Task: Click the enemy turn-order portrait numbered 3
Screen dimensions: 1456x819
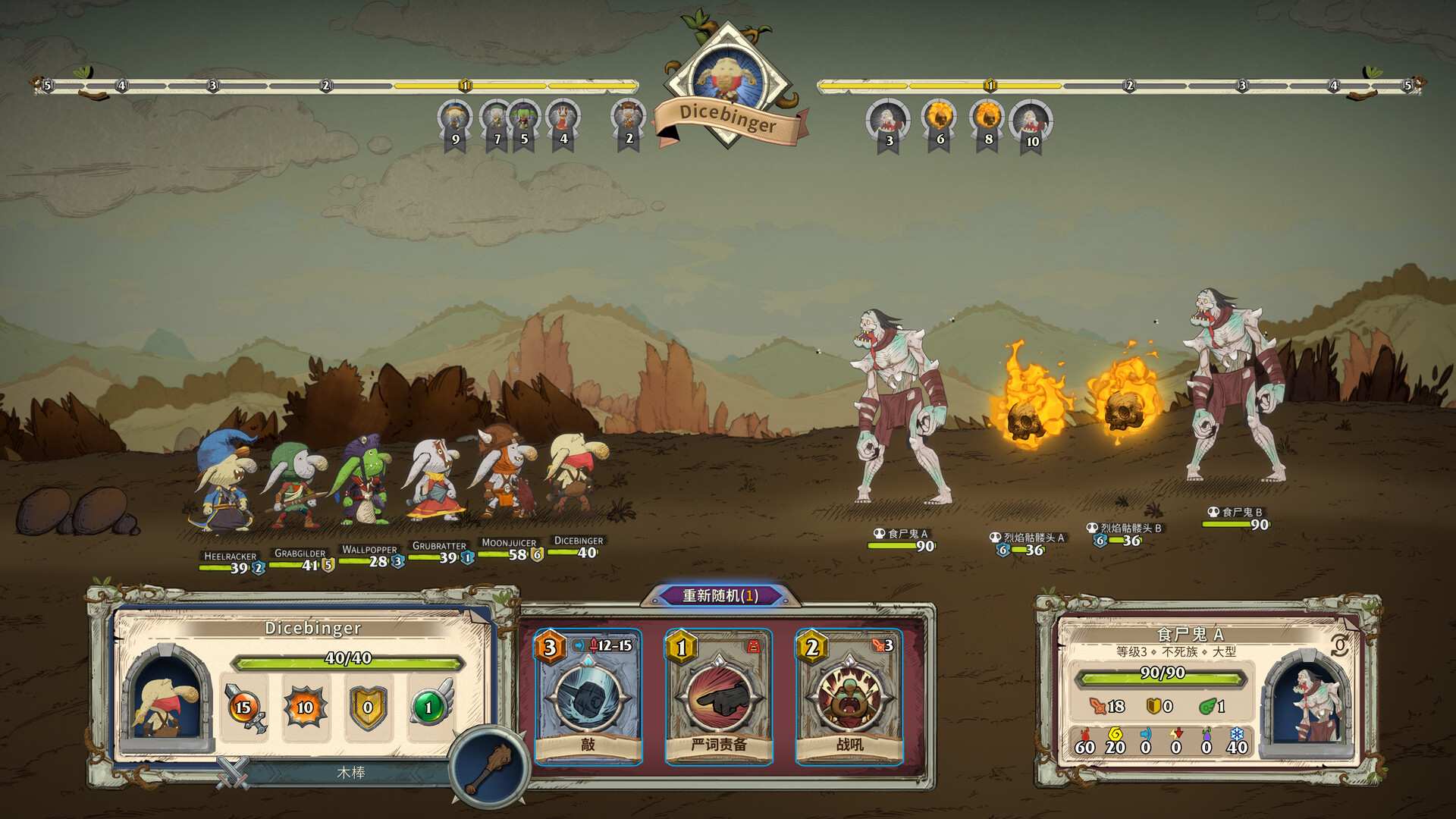Action: (887, 123)
